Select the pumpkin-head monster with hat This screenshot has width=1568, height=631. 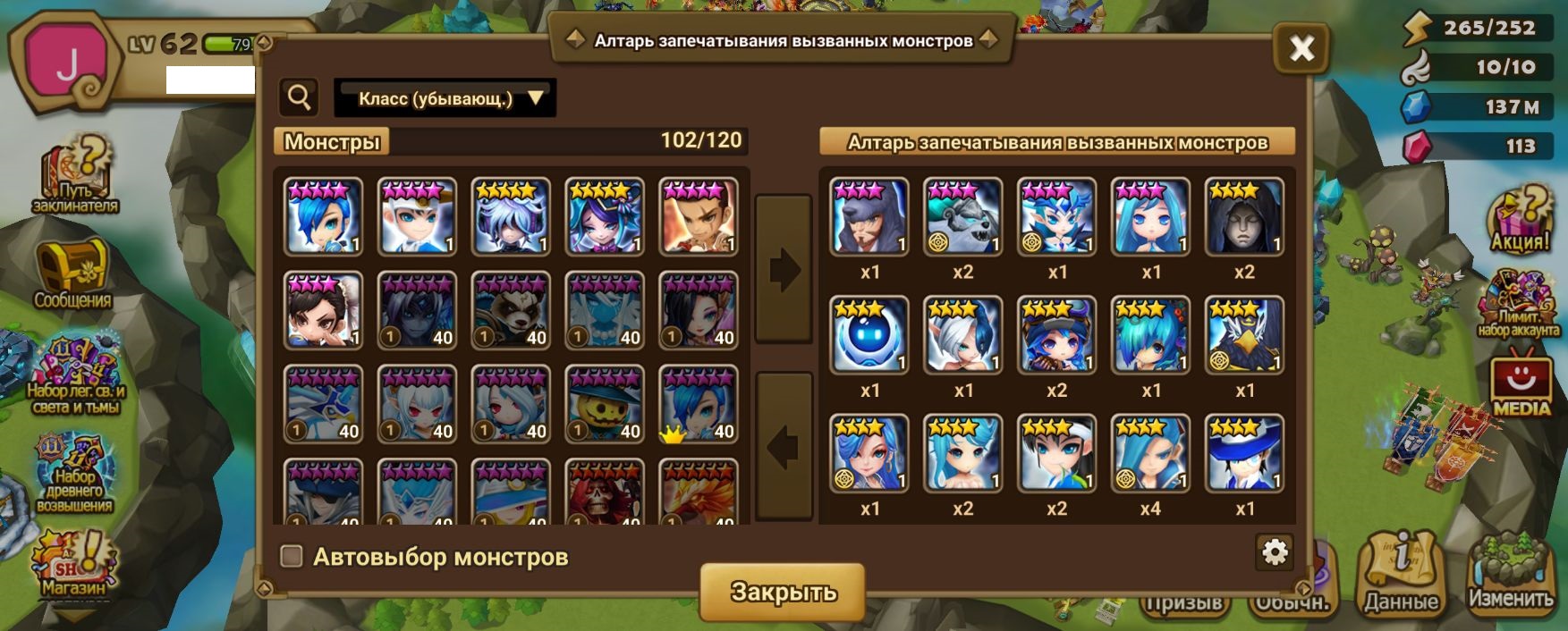coord(605,405)
